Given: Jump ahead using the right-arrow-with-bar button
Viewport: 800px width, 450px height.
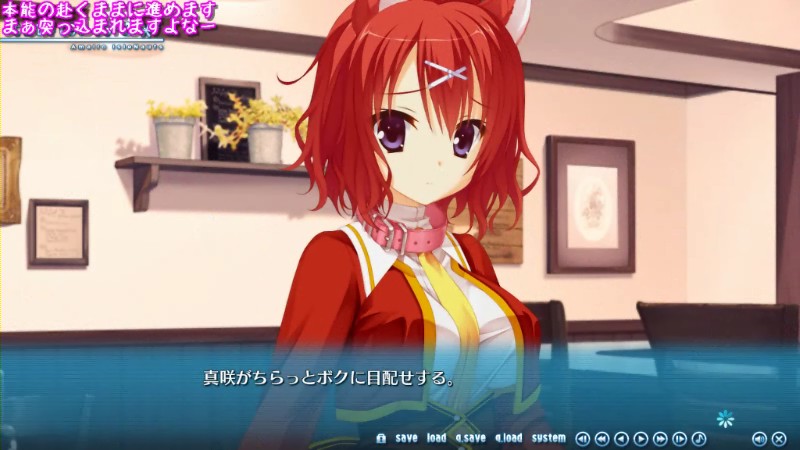Looking at the screenshot, I should (x=680, y=438).
